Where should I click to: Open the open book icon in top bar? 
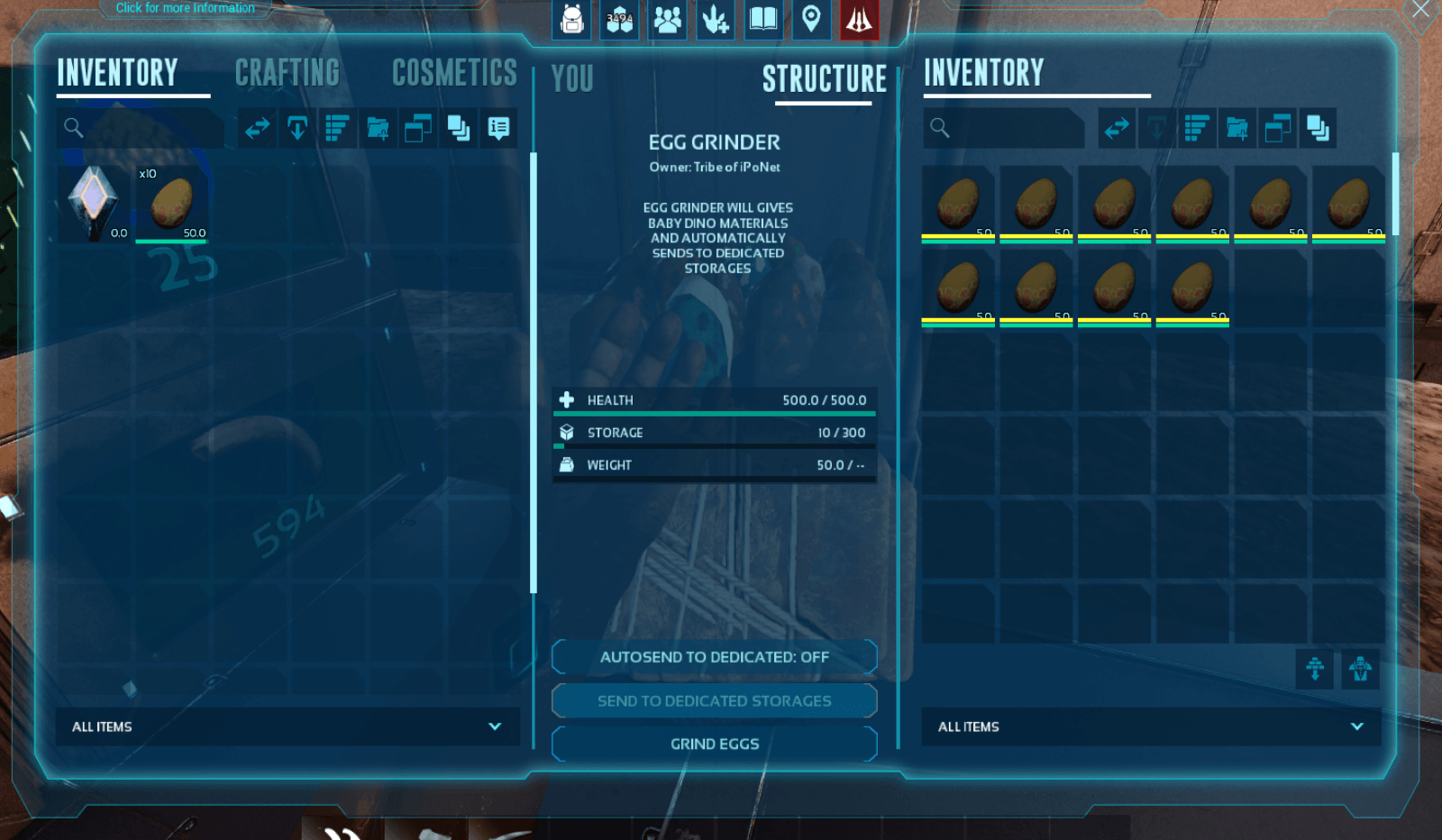point(763,19)
